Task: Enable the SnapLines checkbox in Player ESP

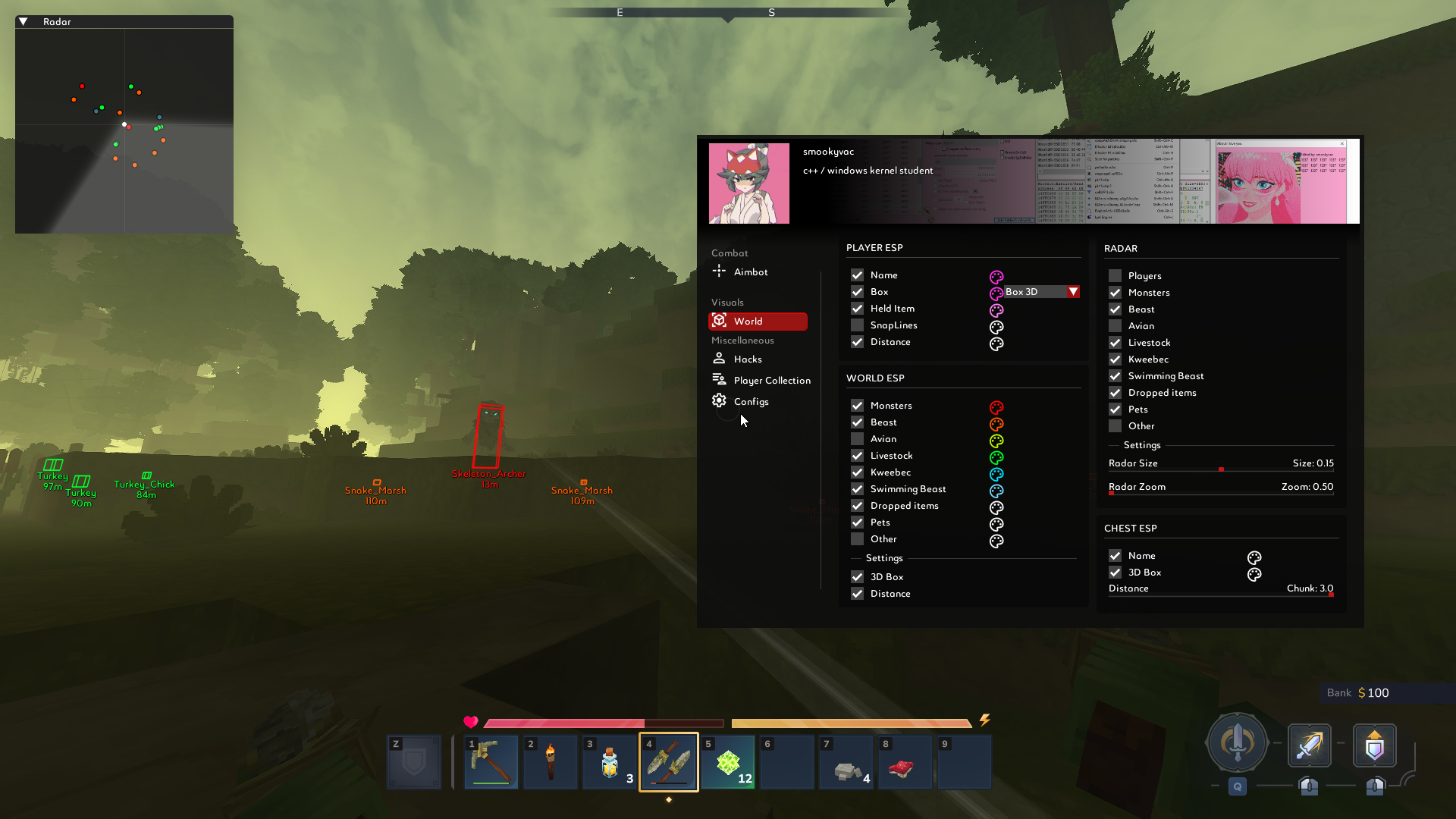Action: click(x=857, y=325)
